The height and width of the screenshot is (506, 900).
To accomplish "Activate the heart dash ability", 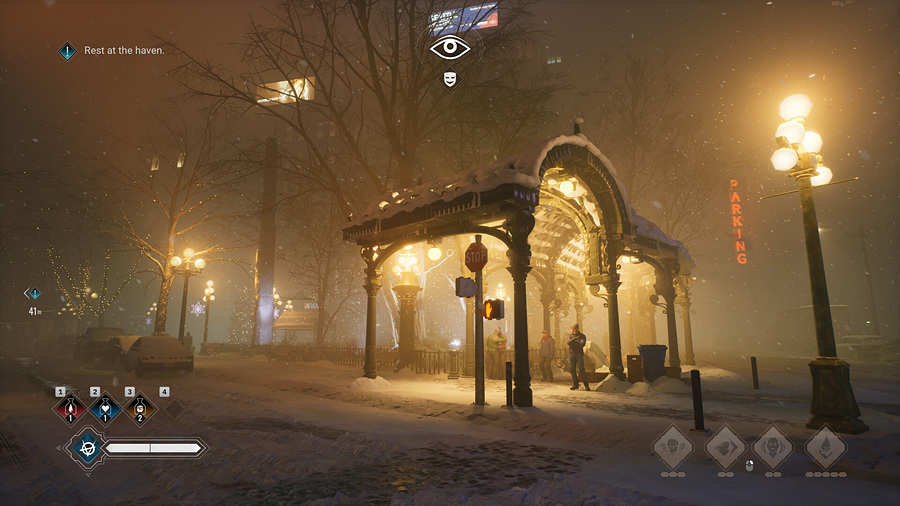I will (725, 446).
